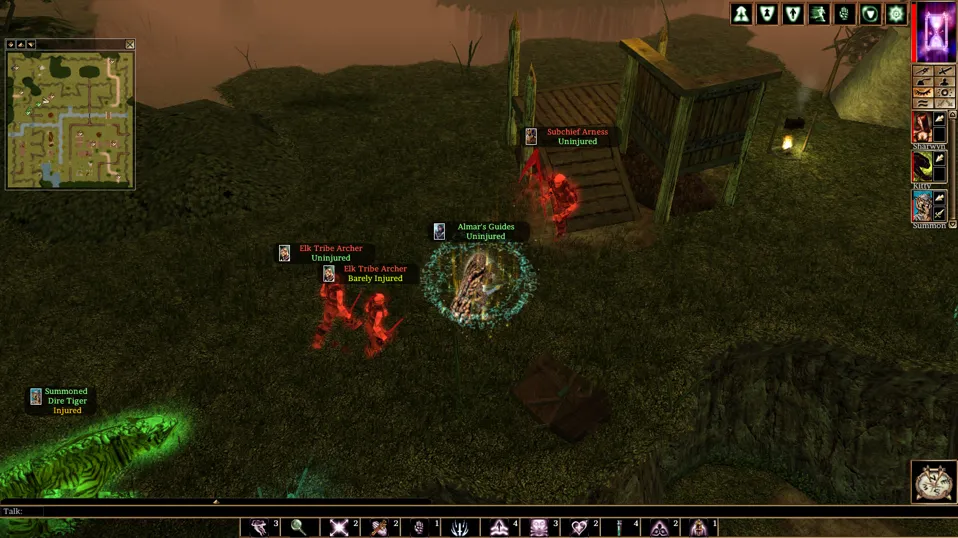Close the minimap window
This screenshot has width=958, height=538.
130,45
